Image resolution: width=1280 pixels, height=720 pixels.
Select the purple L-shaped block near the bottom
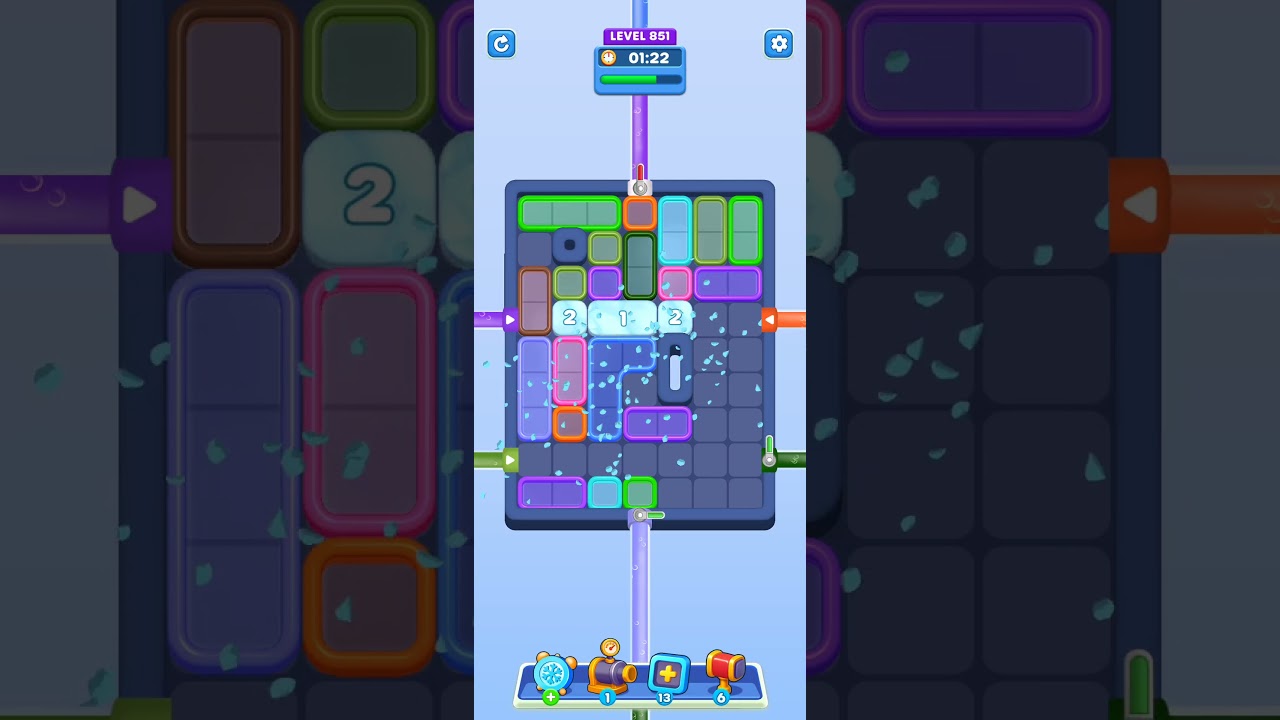tap(553, 492)
